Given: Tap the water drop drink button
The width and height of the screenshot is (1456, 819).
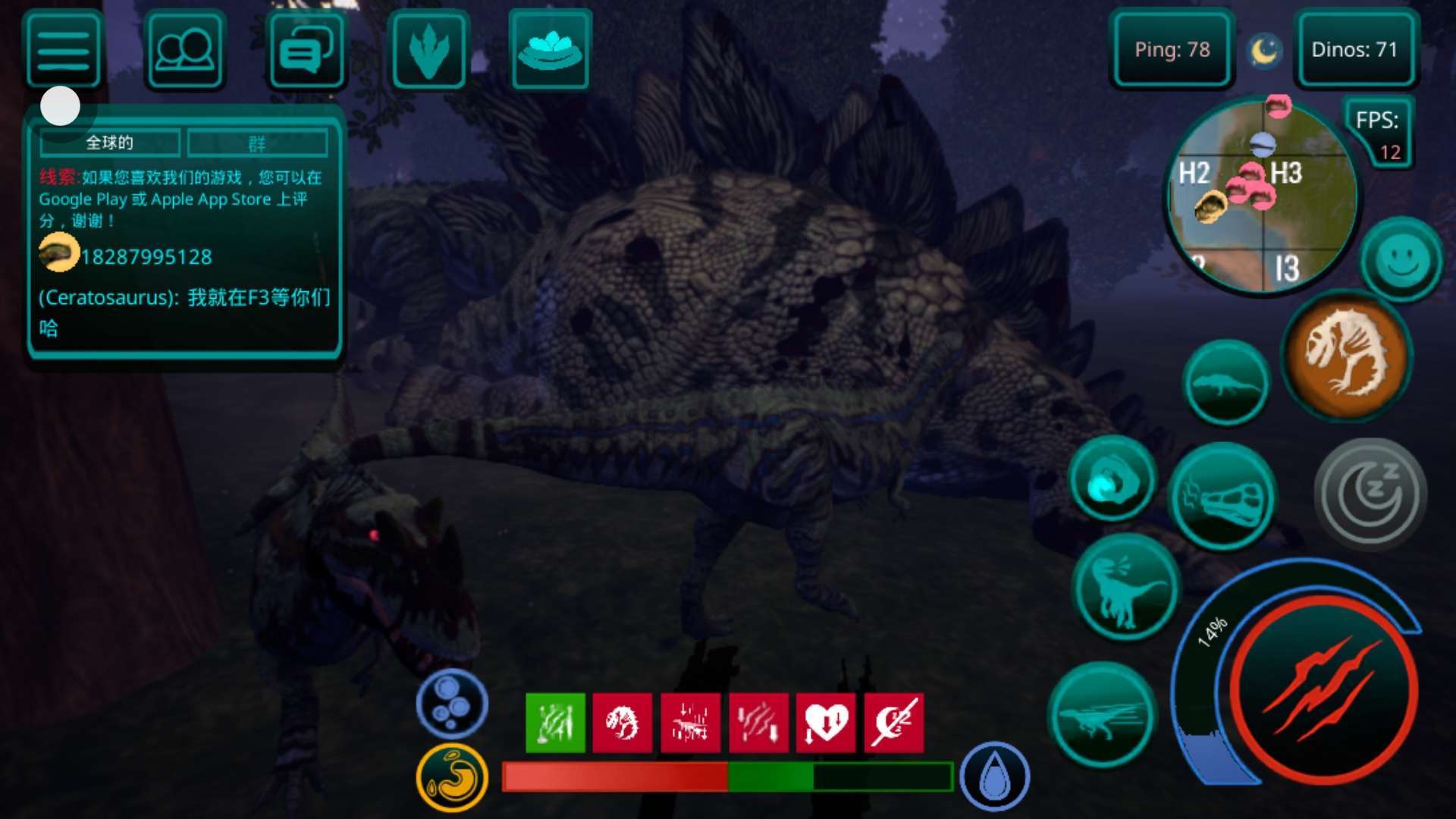Looking at the screenshot, I should click(x=994, y=777).
